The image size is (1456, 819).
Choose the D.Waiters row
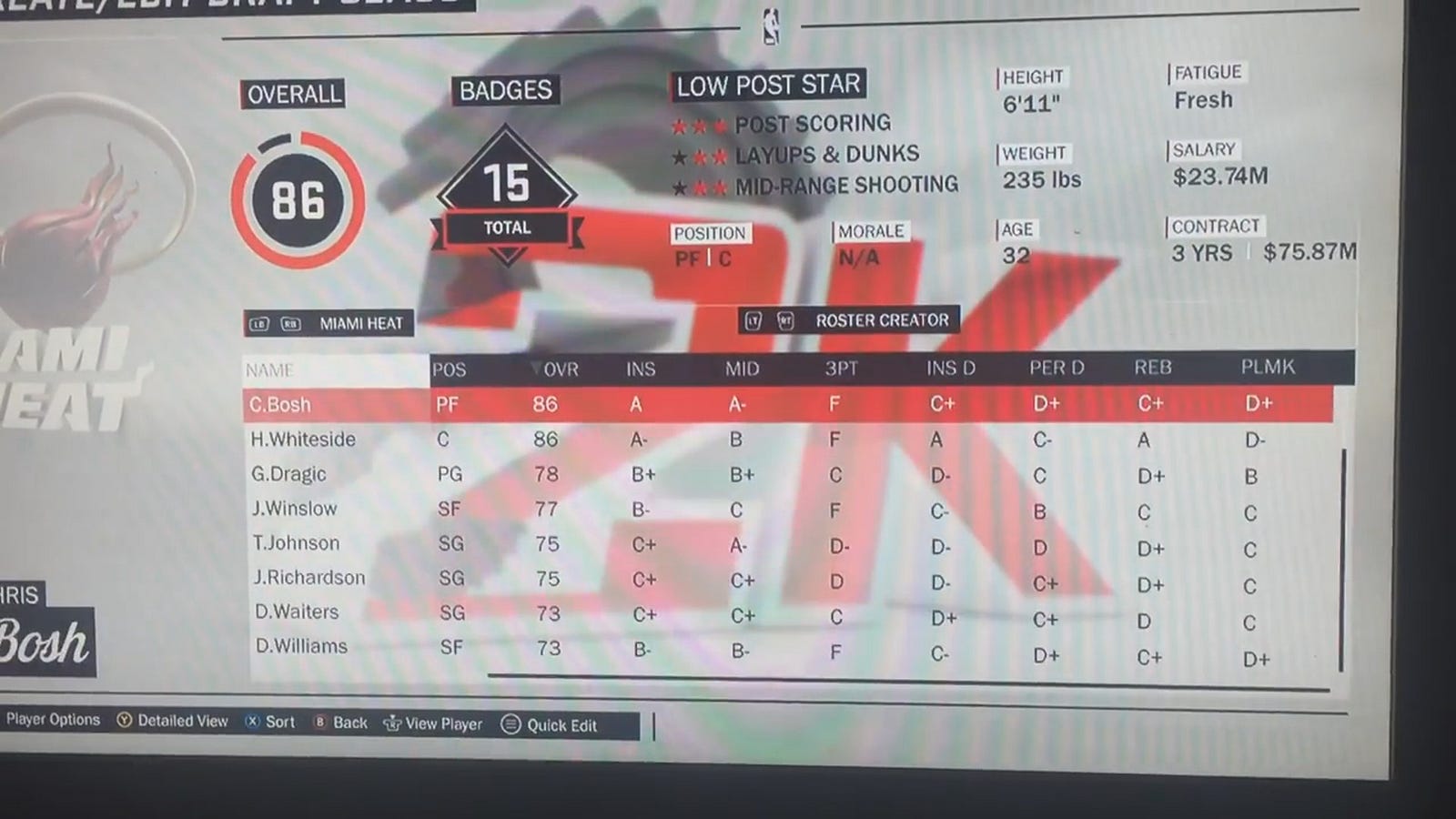tap(297, 612)
